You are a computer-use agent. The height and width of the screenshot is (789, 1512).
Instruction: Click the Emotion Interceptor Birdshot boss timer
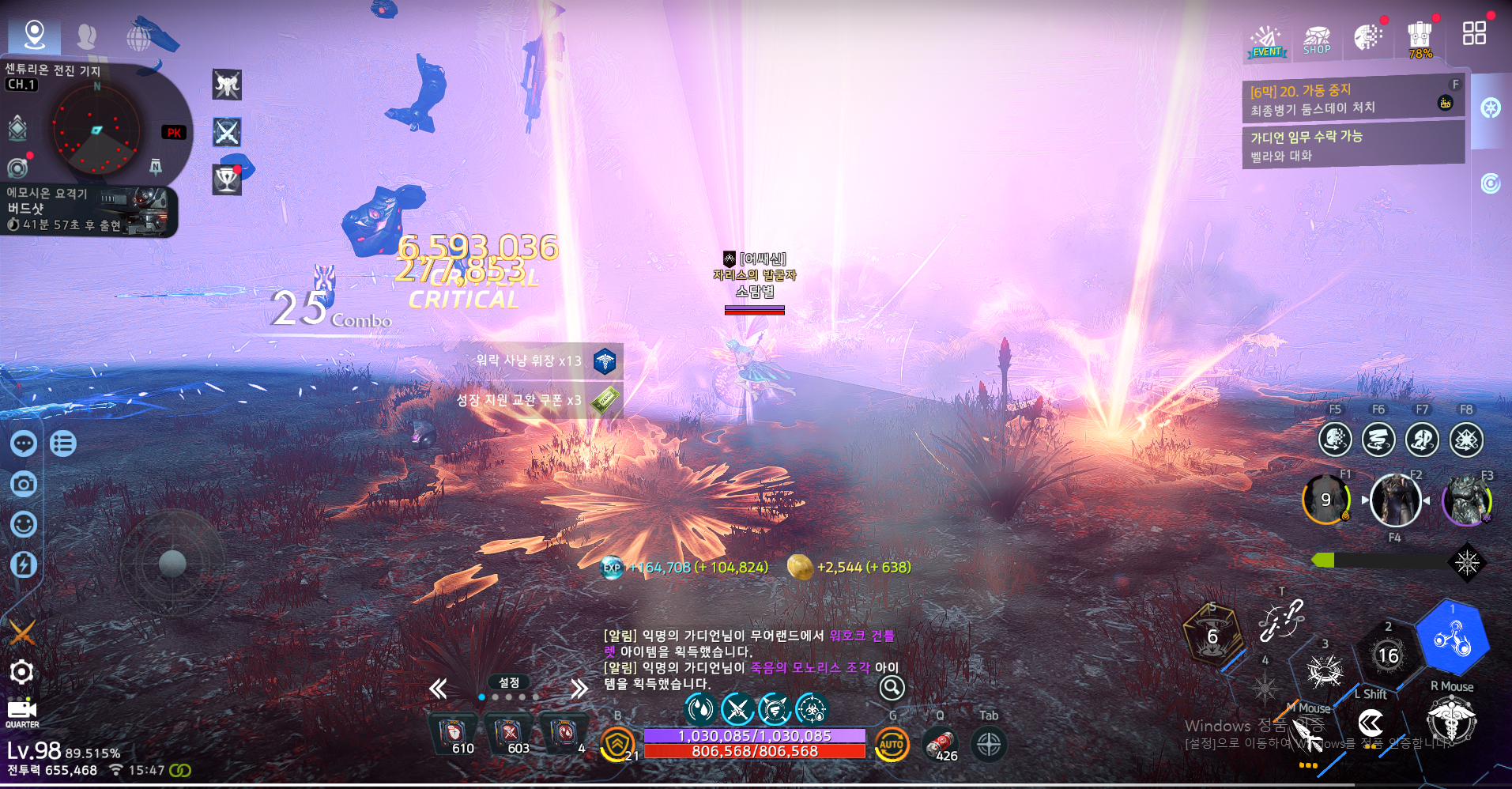(87, 211)
